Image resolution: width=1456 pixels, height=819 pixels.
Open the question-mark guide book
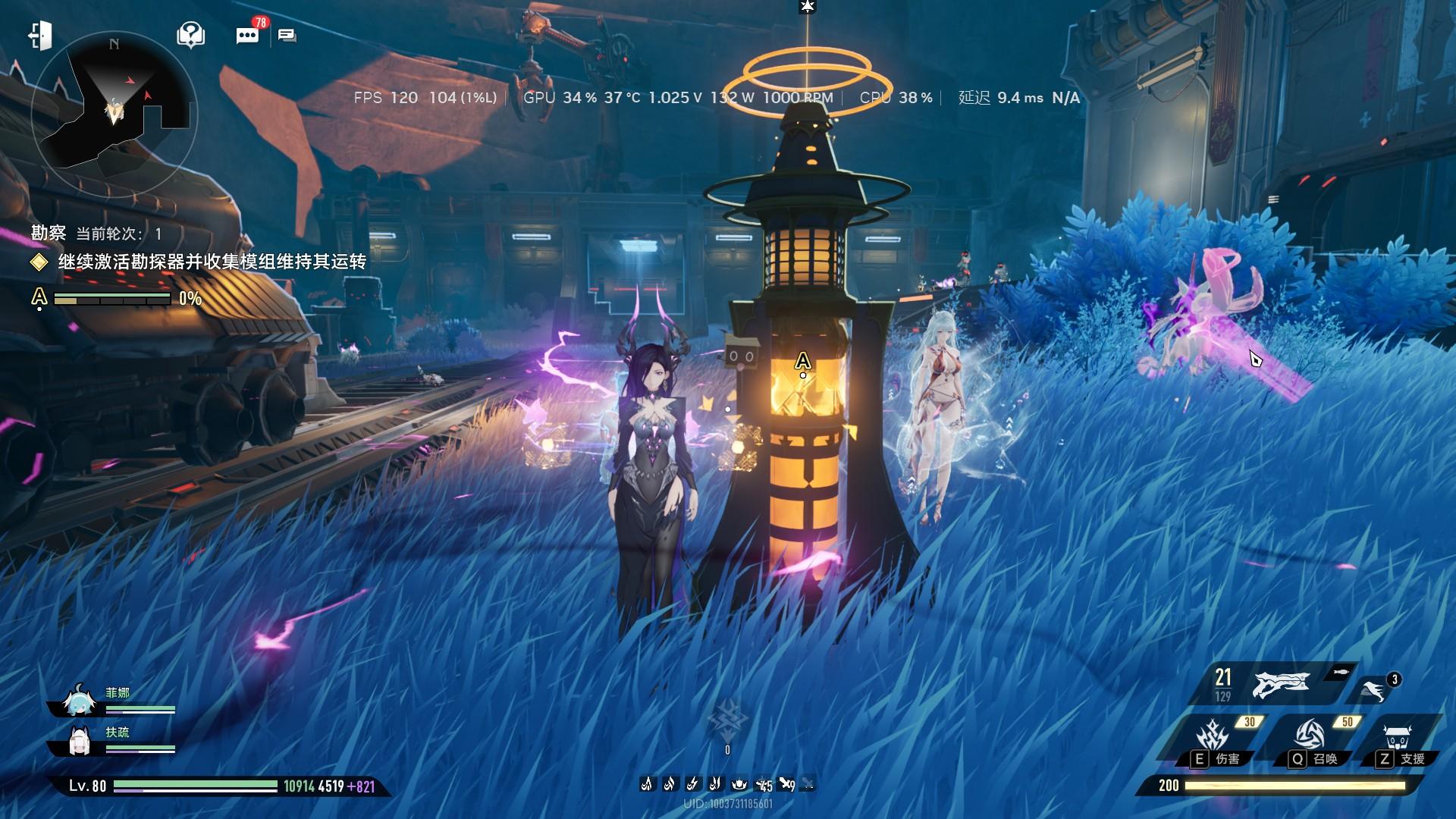(190, 35)
